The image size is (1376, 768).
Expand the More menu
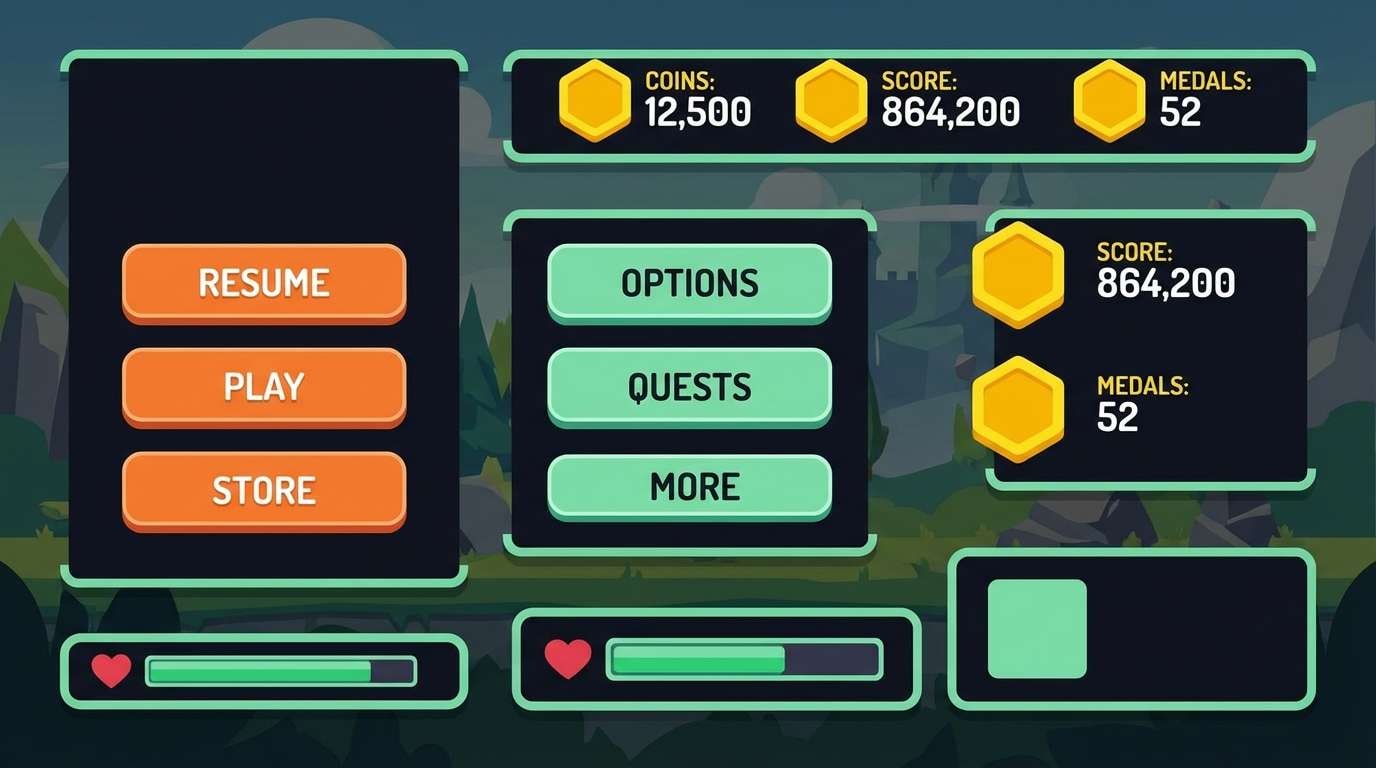point(688,487)
